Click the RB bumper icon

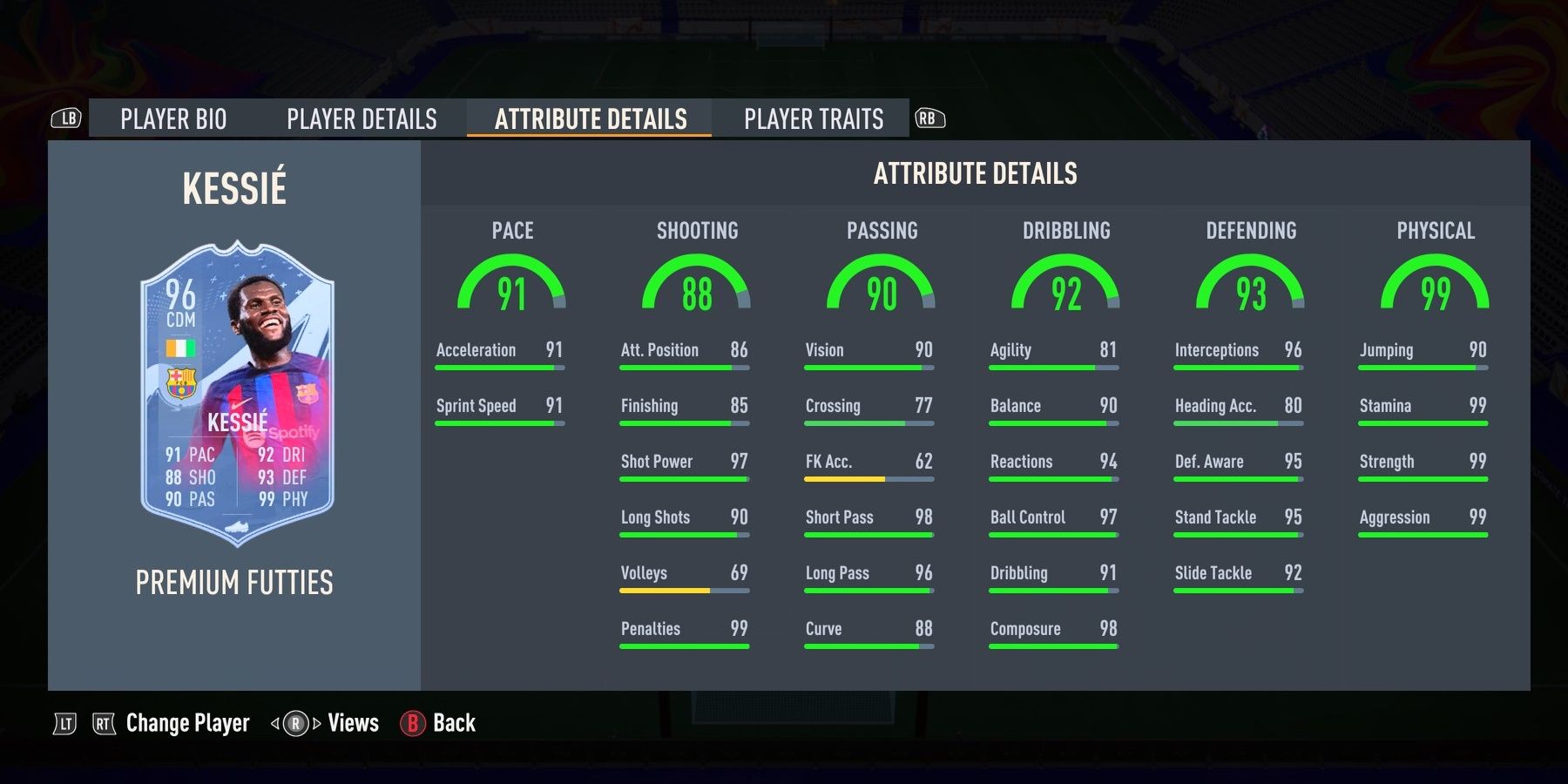[929, 118]
